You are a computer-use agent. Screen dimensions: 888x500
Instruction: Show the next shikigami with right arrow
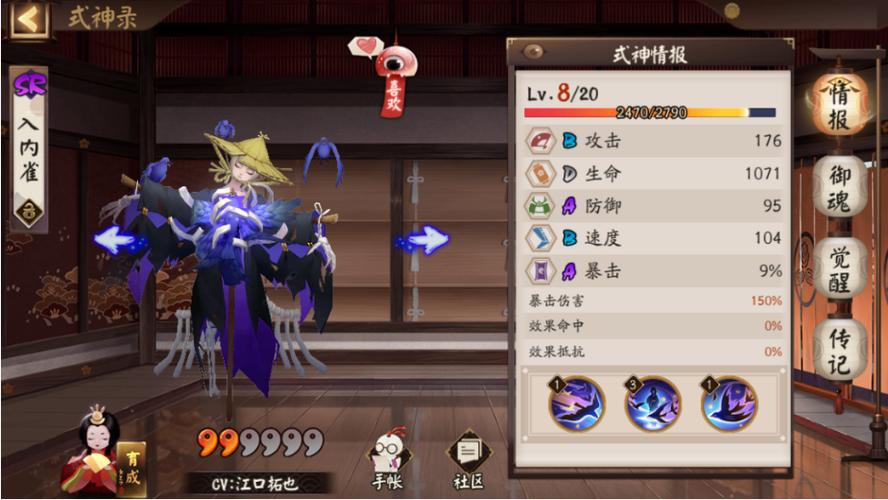427,240
